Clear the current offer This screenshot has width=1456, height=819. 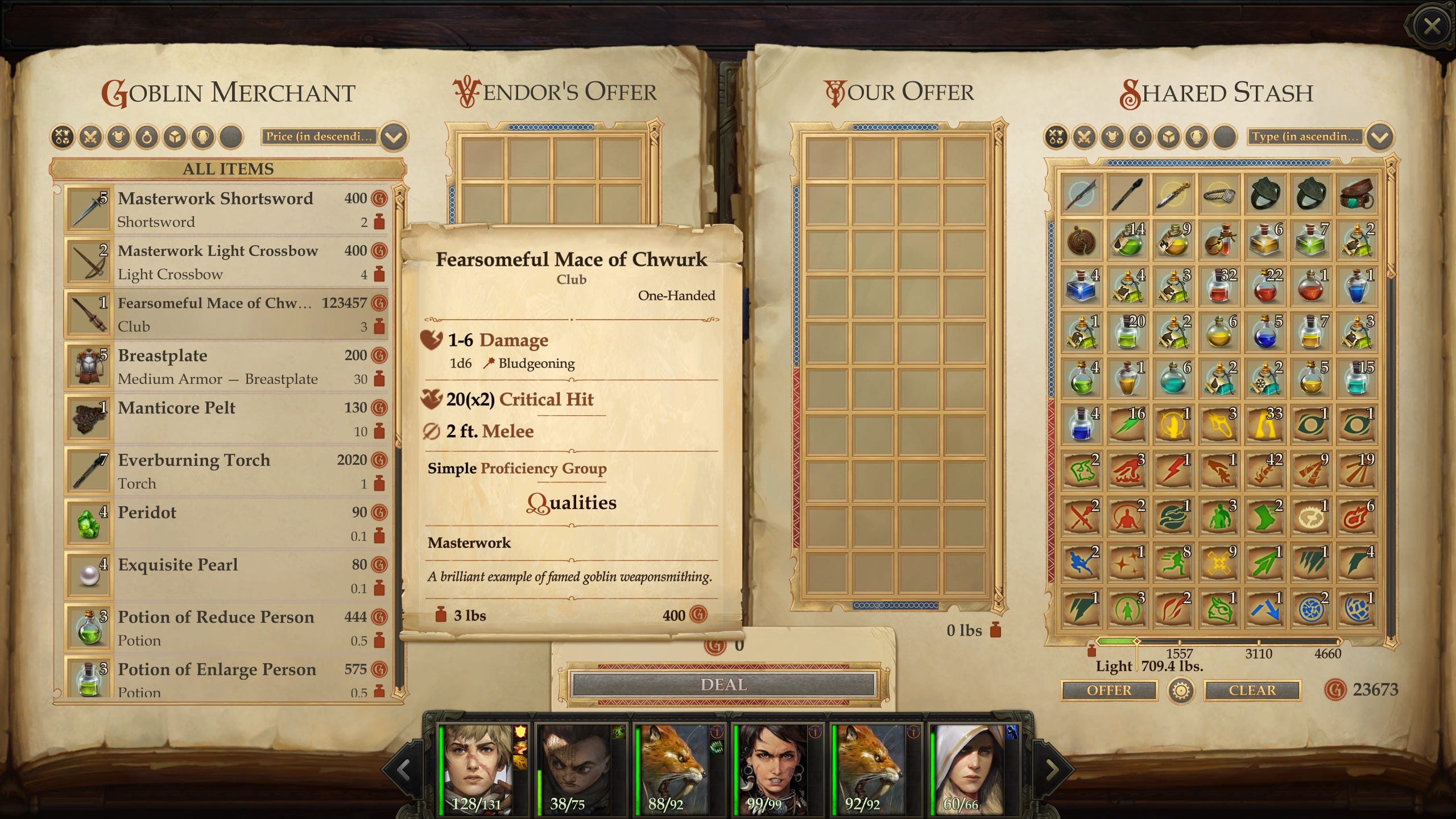pos(1252,690)
